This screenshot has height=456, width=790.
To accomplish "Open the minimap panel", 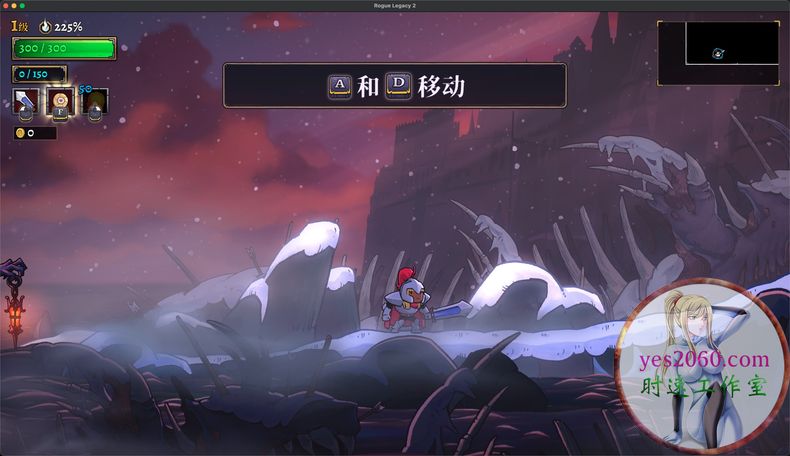I will [x=718, y=52].
